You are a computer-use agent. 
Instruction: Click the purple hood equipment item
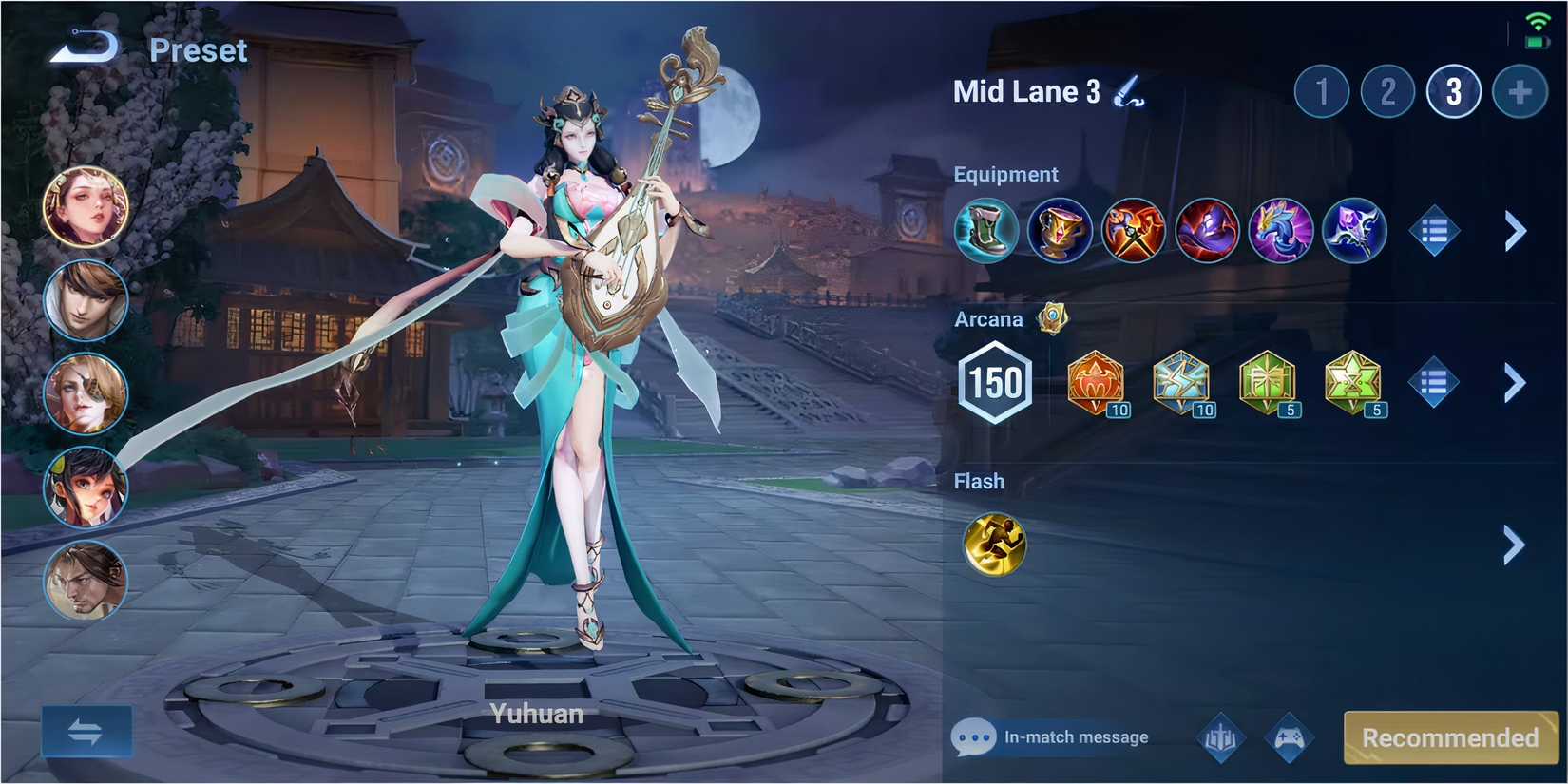pyautogui.click(x=1207, y=230)
